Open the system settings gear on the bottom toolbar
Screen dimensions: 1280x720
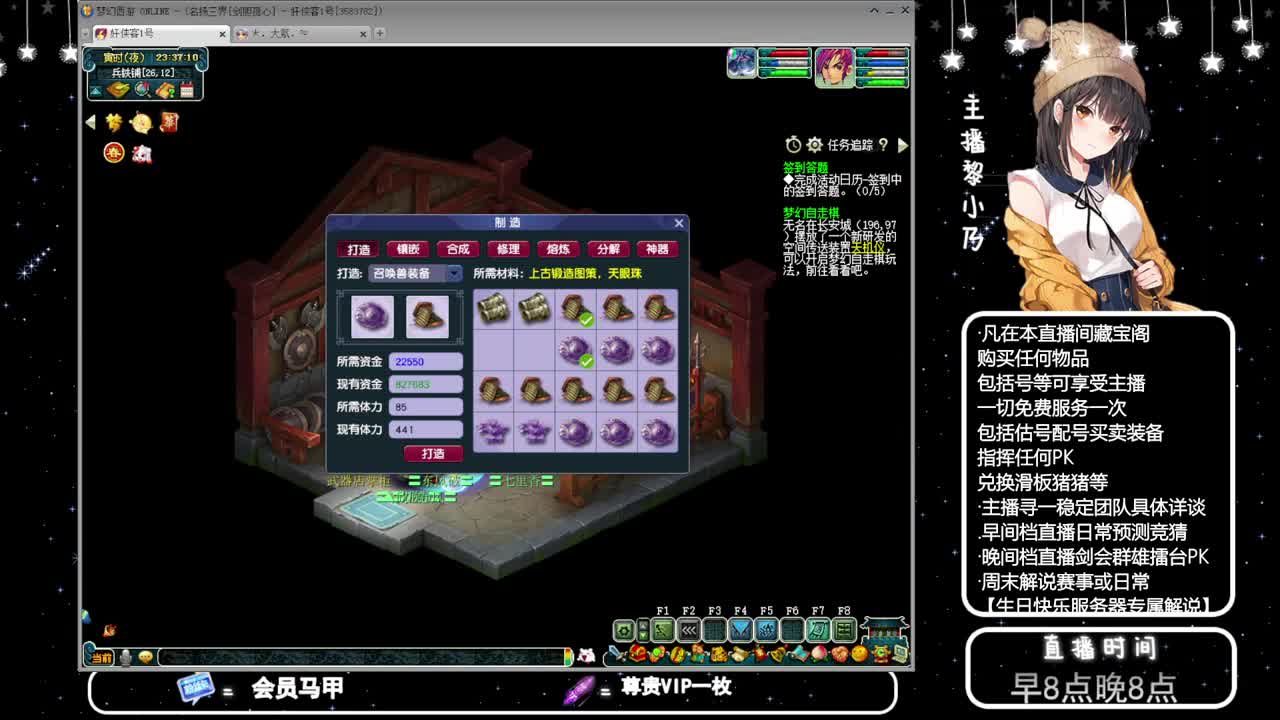point(622,631)
